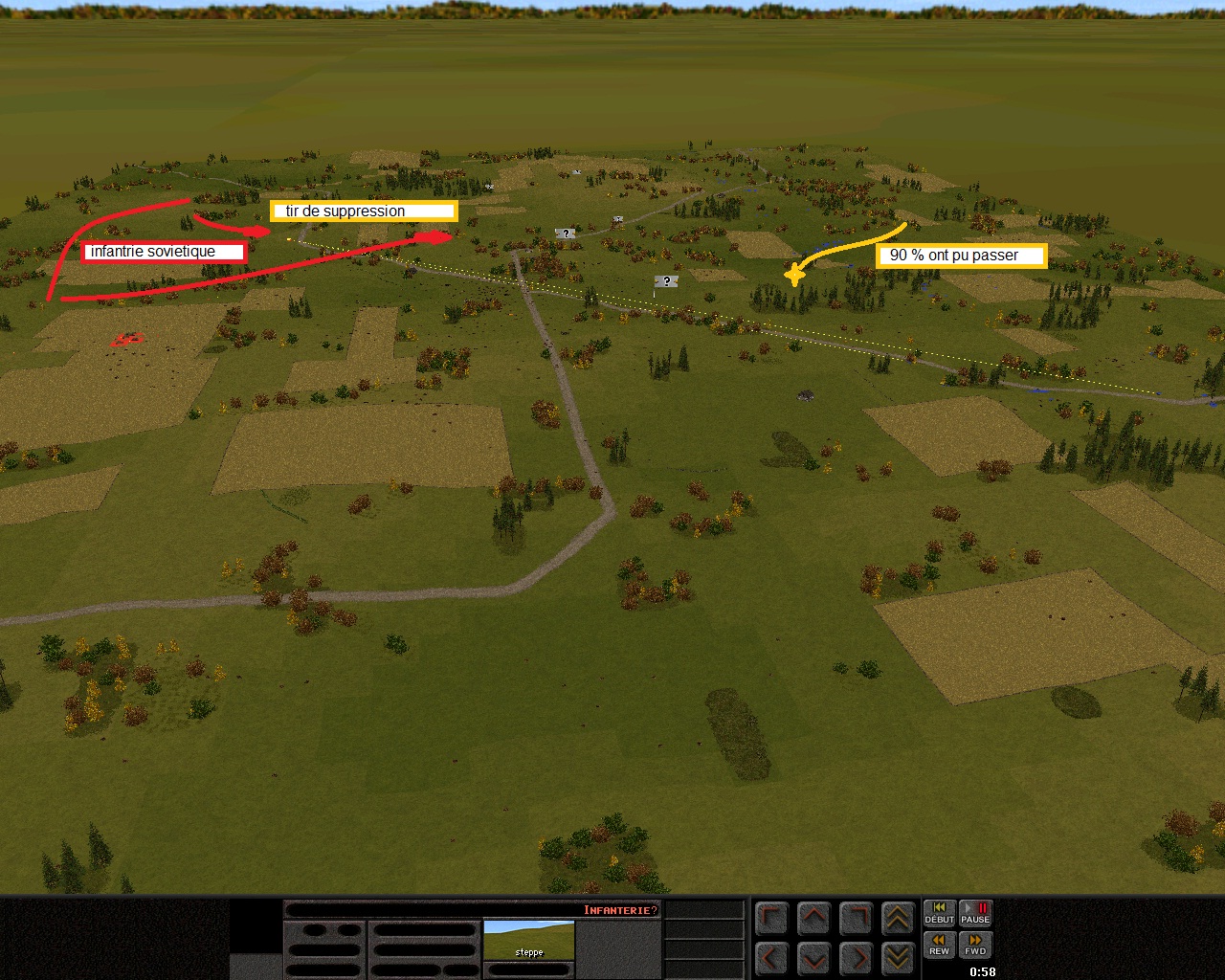1225x980 pixels.
Task: Slide camera right with right arrow
Action: 856,957
